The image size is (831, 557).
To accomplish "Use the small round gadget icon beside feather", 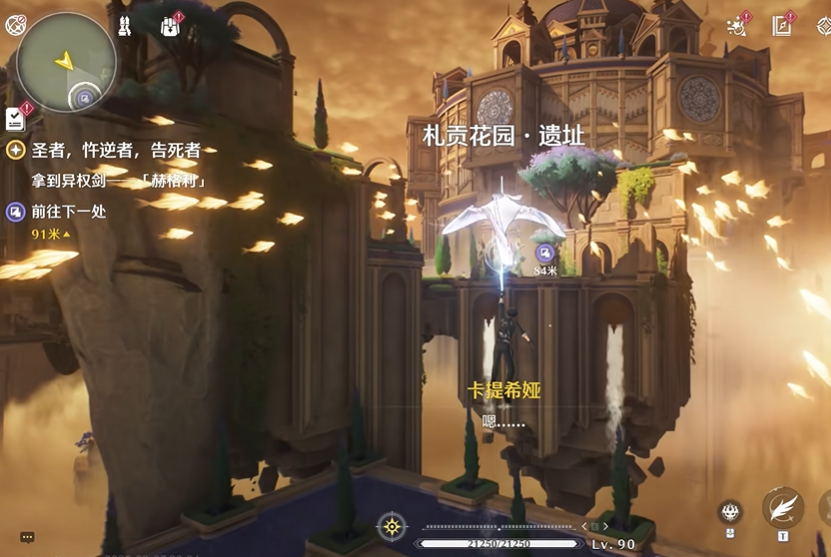I will [x=730, y=512].
